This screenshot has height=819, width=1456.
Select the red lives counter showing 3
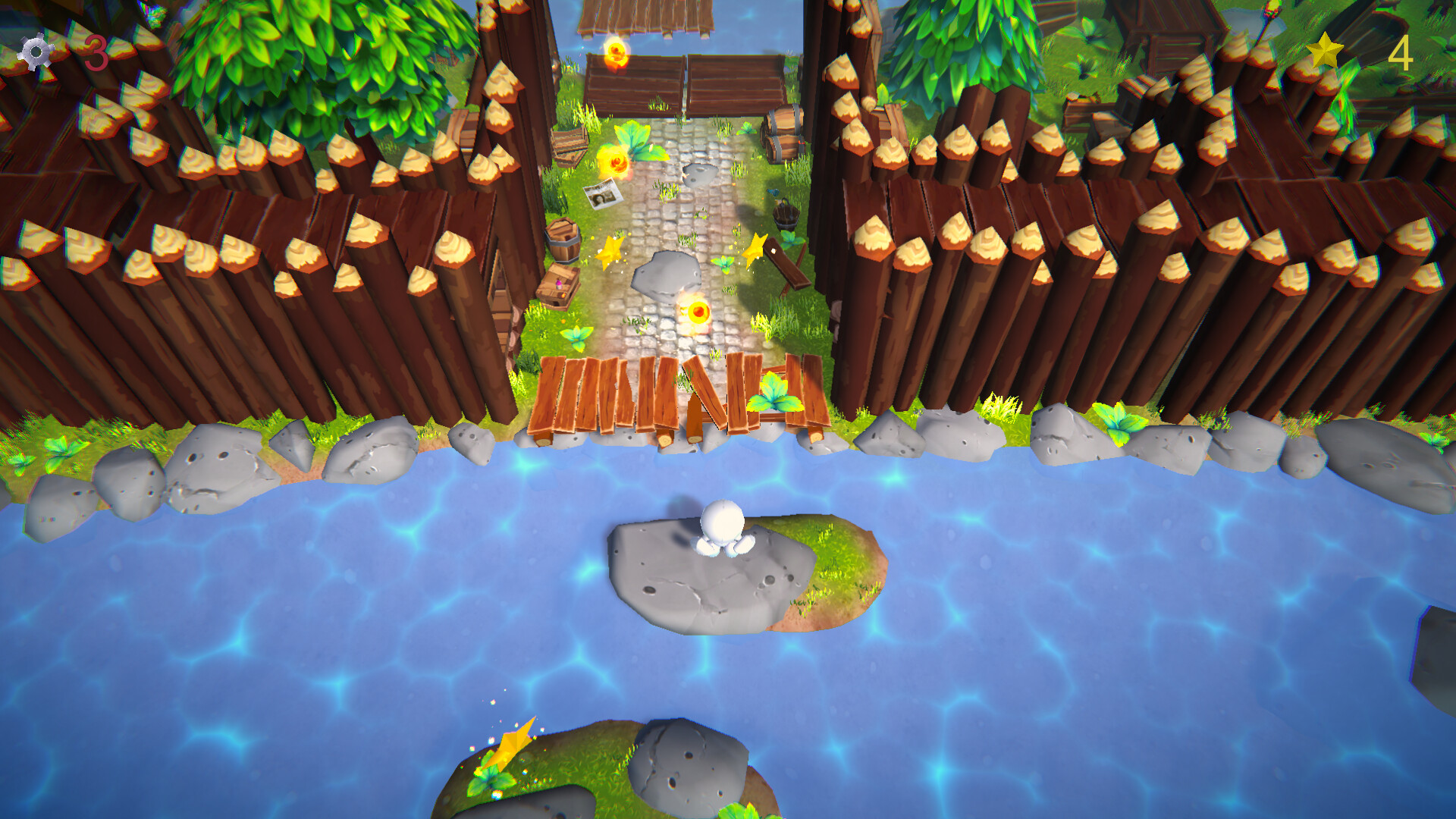coord(97,52)
